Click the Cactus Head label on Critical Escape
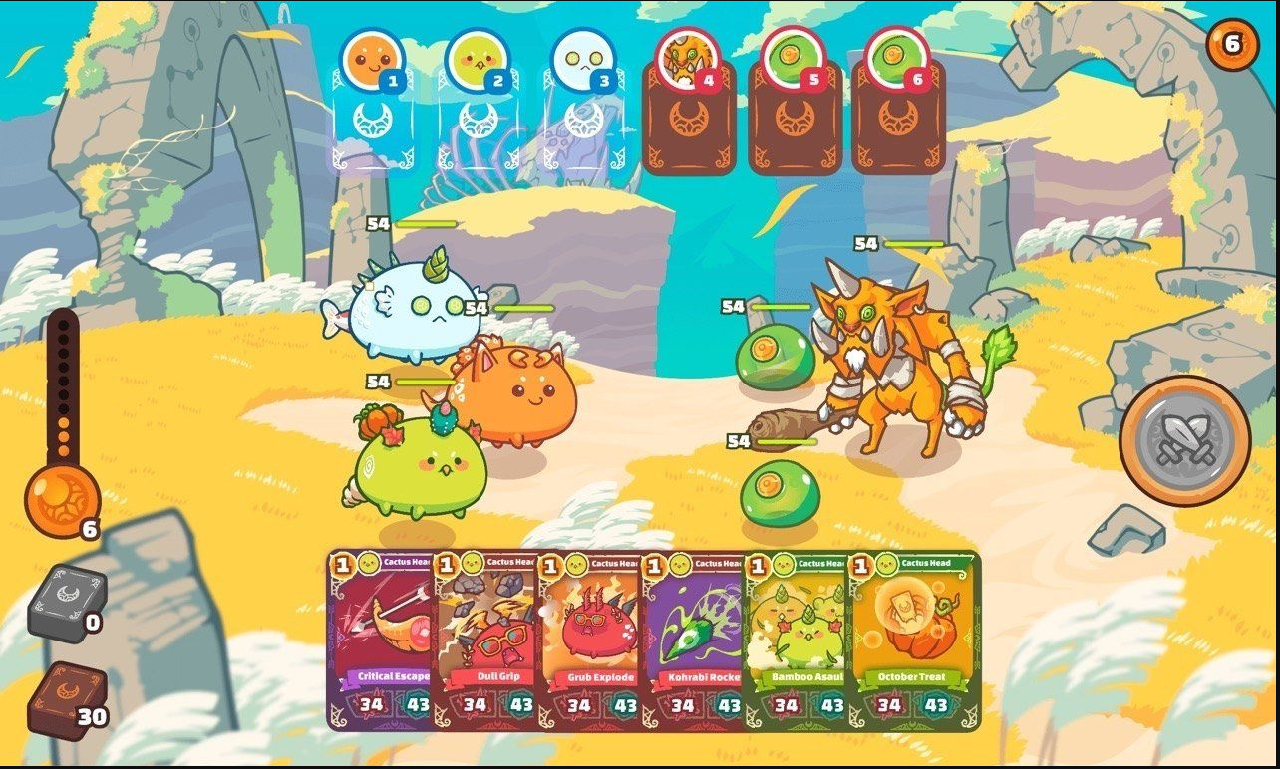 click(405, 563)
